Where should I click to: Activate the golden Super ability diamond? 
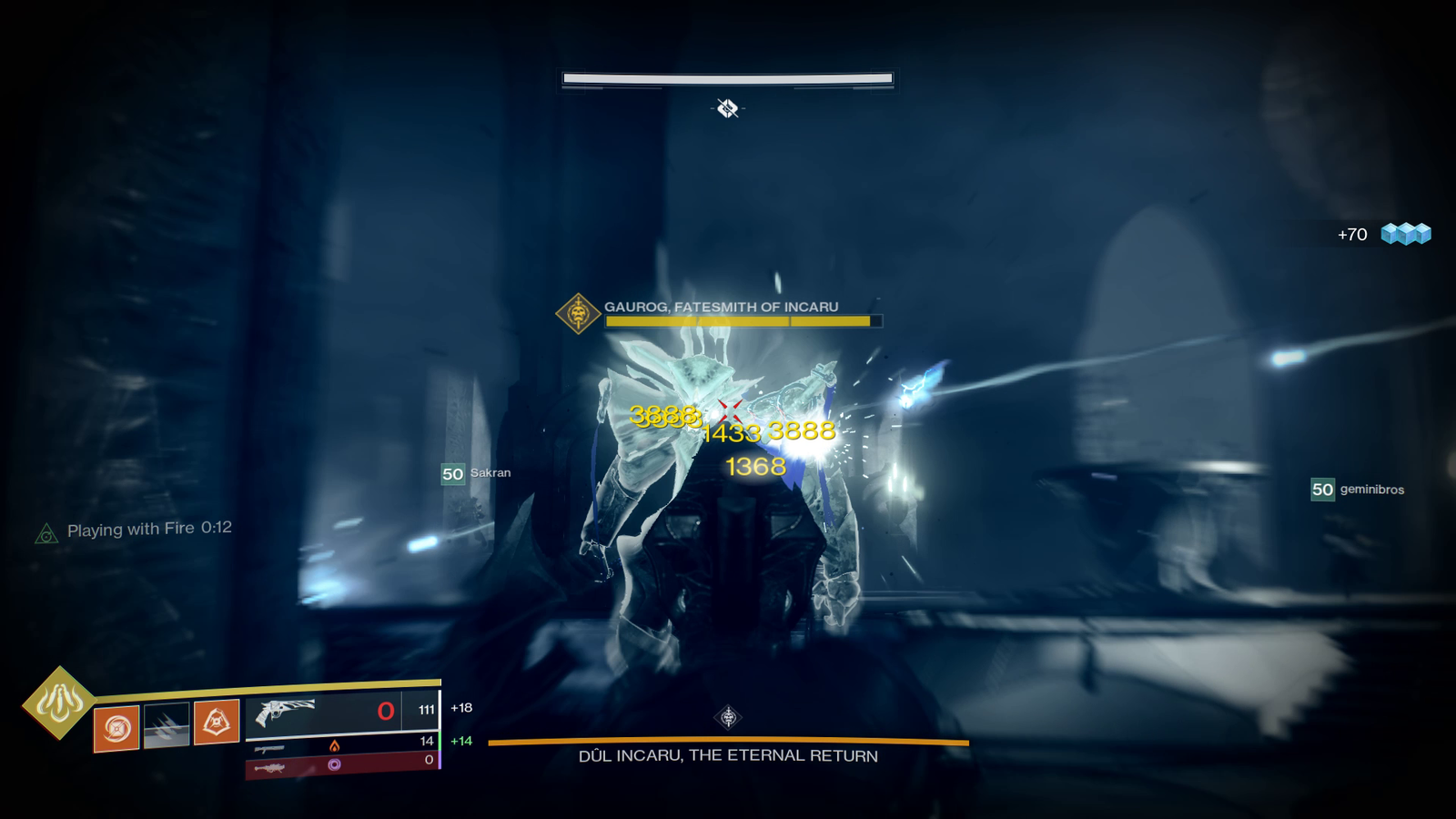click(x=59, y=702)
